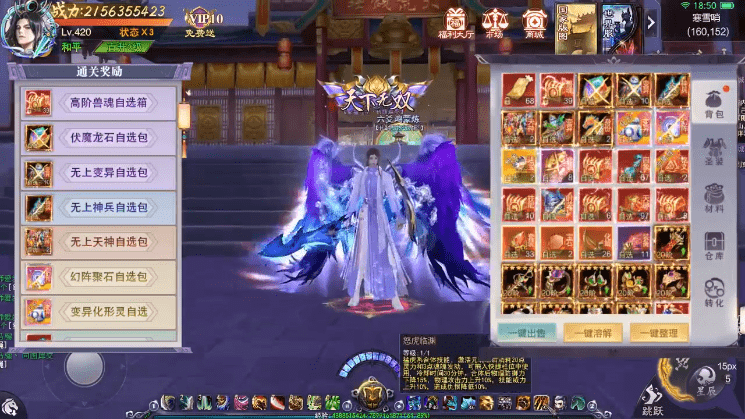Choose the 伏魔龙石自选包 reward row
This screenshot has width=745, height=419.
100,137
